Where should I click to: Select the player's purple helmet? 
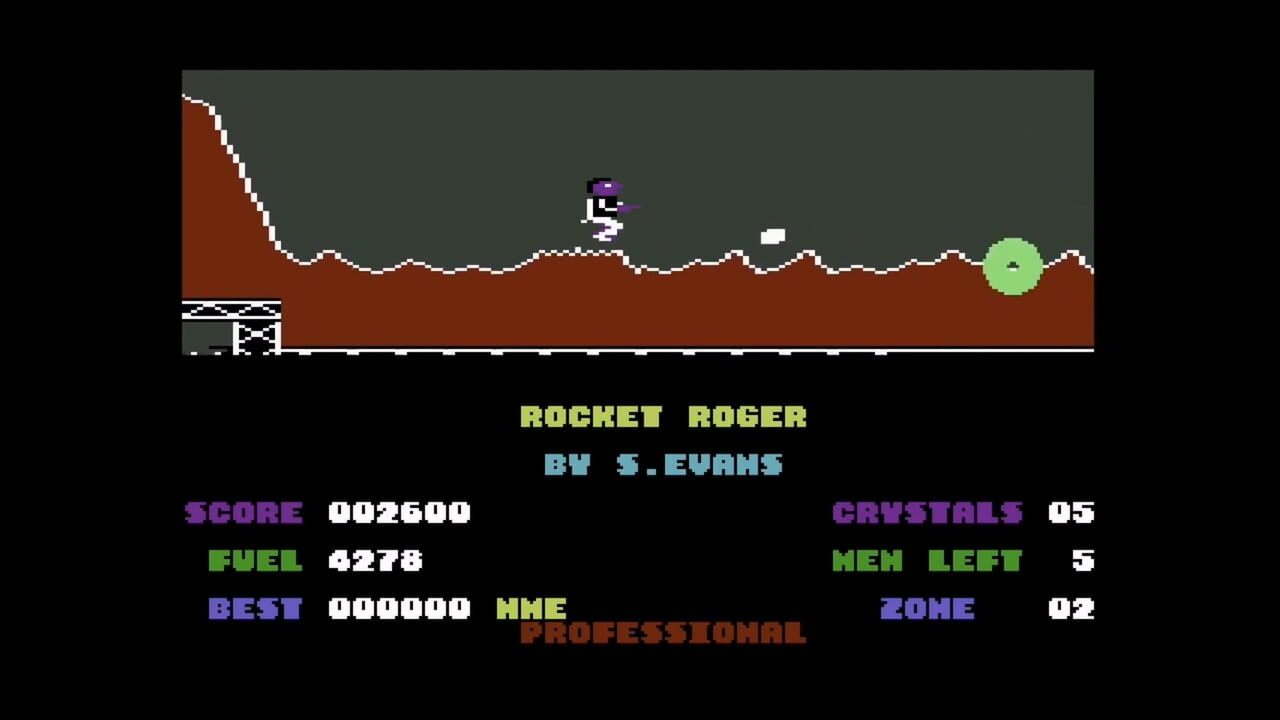(x=602, y=185)
